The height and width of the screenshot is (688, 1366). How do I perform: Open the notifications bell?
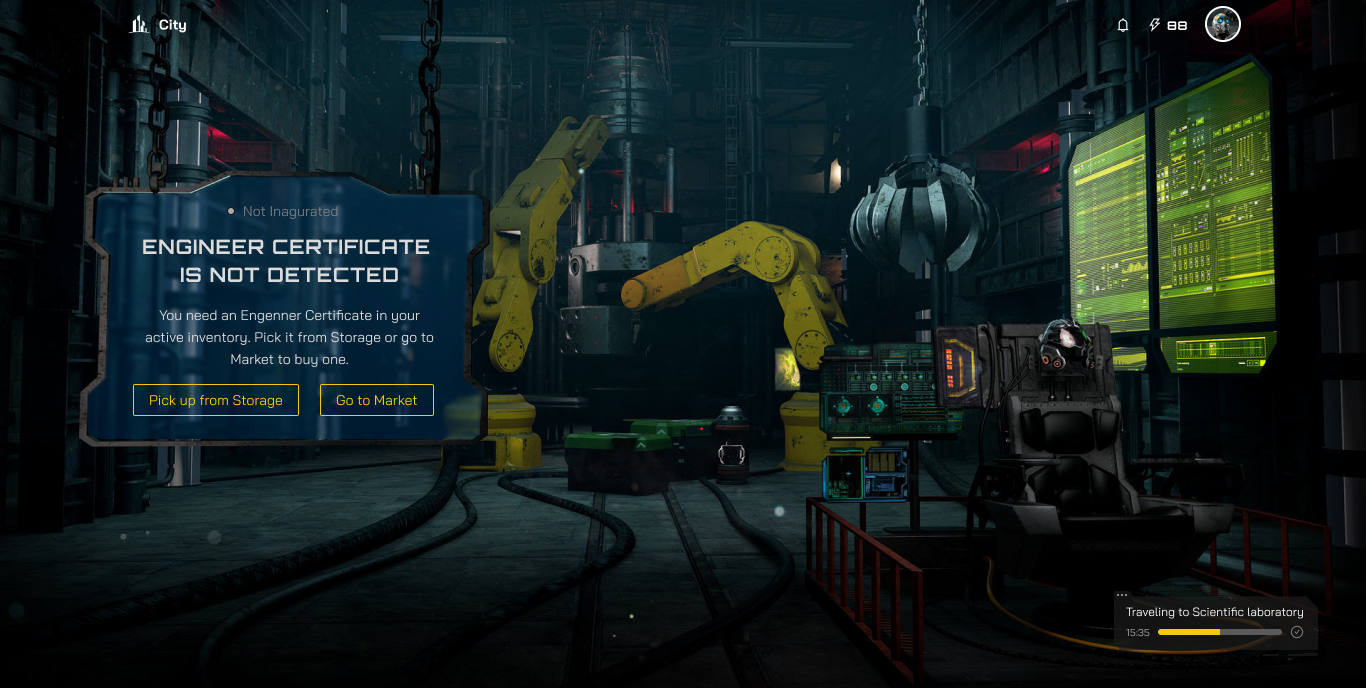pos(1123,25)
